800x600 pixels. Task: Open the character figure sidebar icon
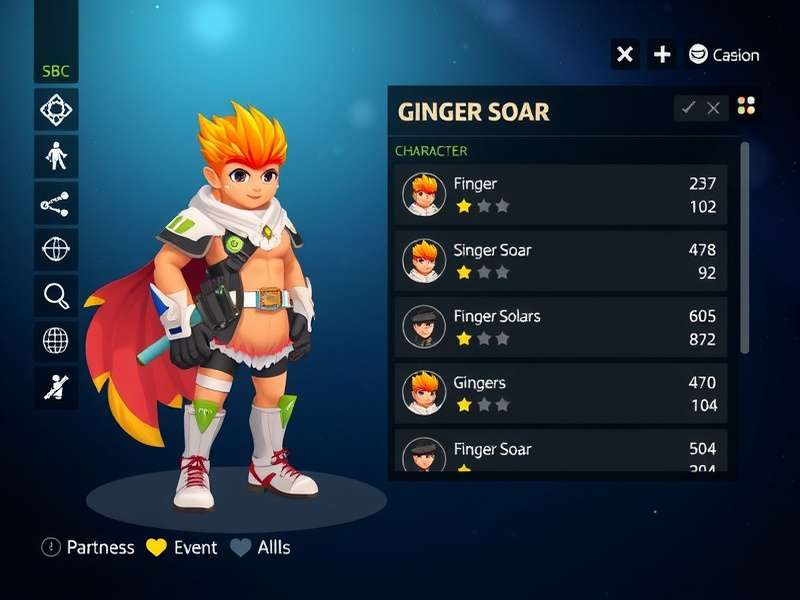pos(56,156)
